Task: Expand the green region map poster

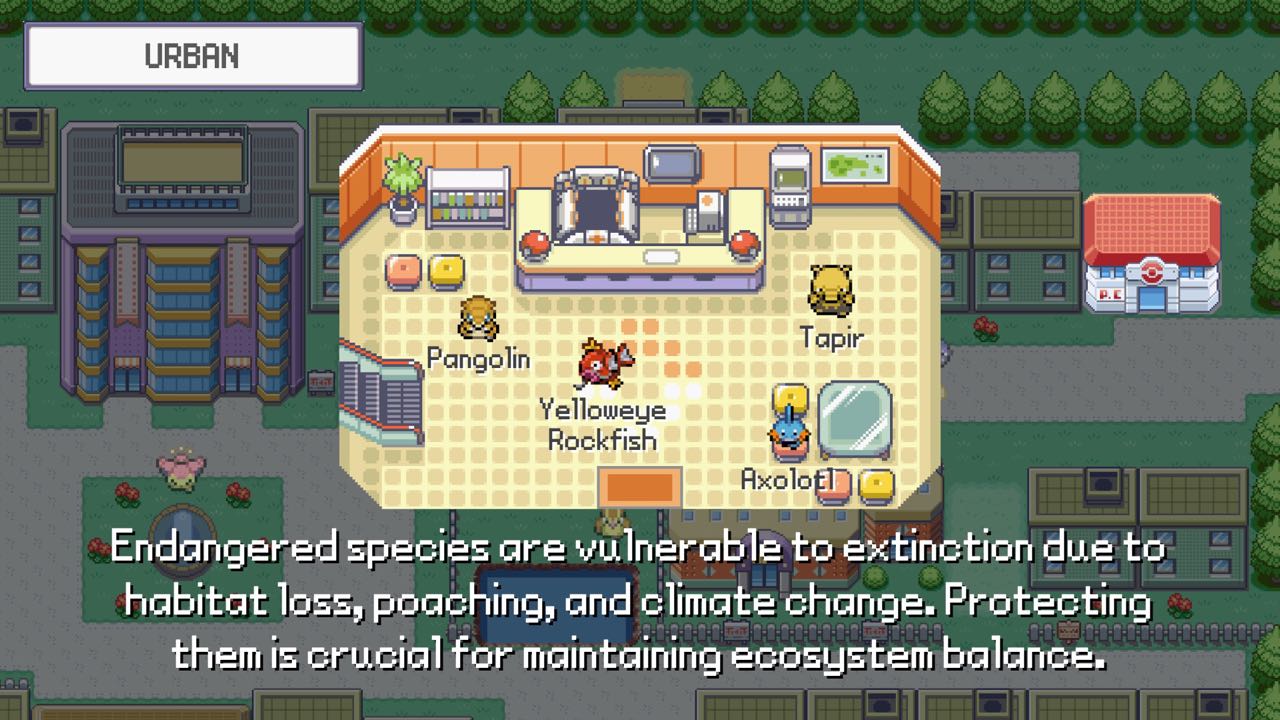Action: 856,163
